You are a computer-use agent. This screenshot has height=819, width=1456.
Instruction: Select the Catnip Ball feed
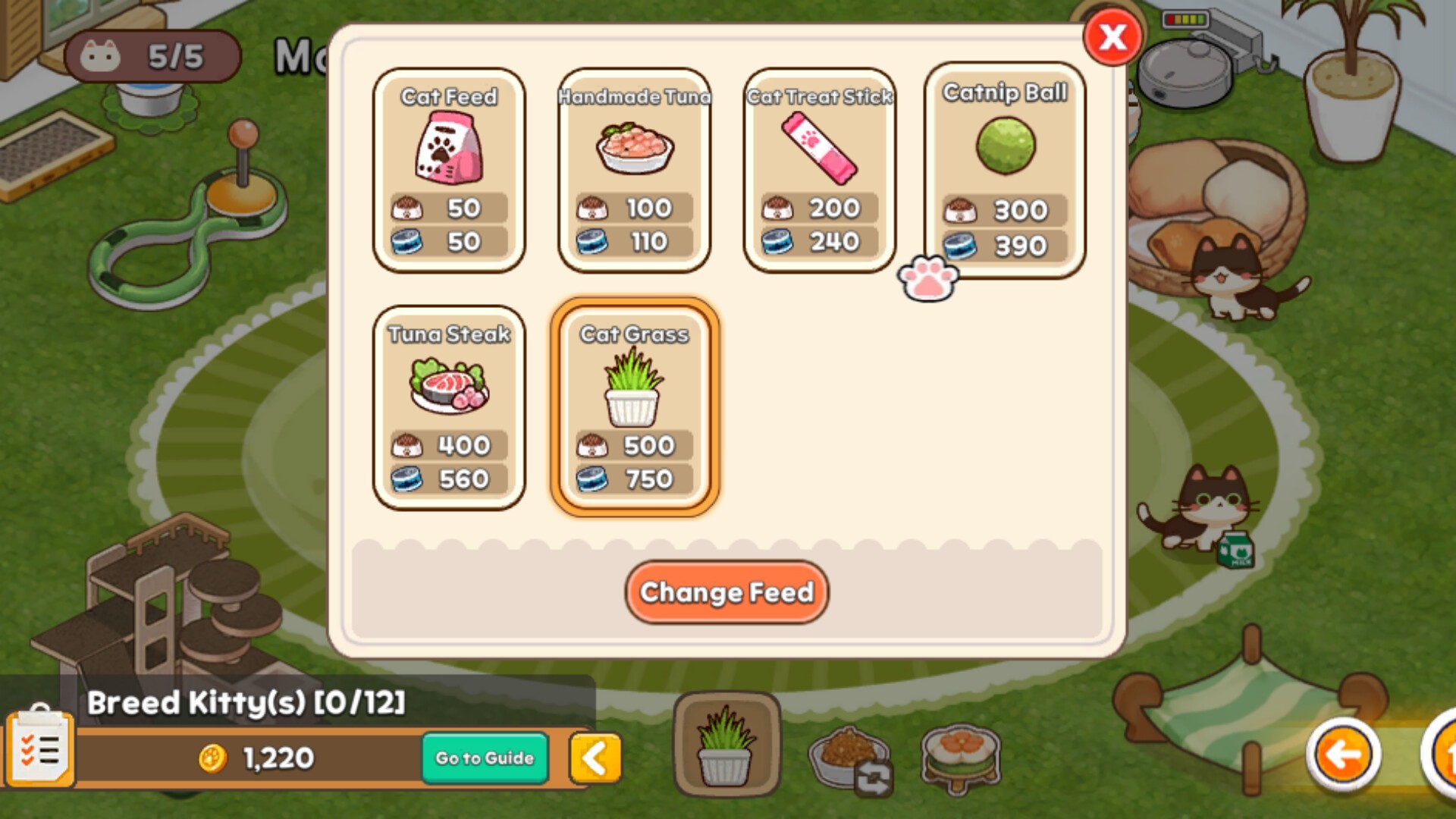(1005, 171)
